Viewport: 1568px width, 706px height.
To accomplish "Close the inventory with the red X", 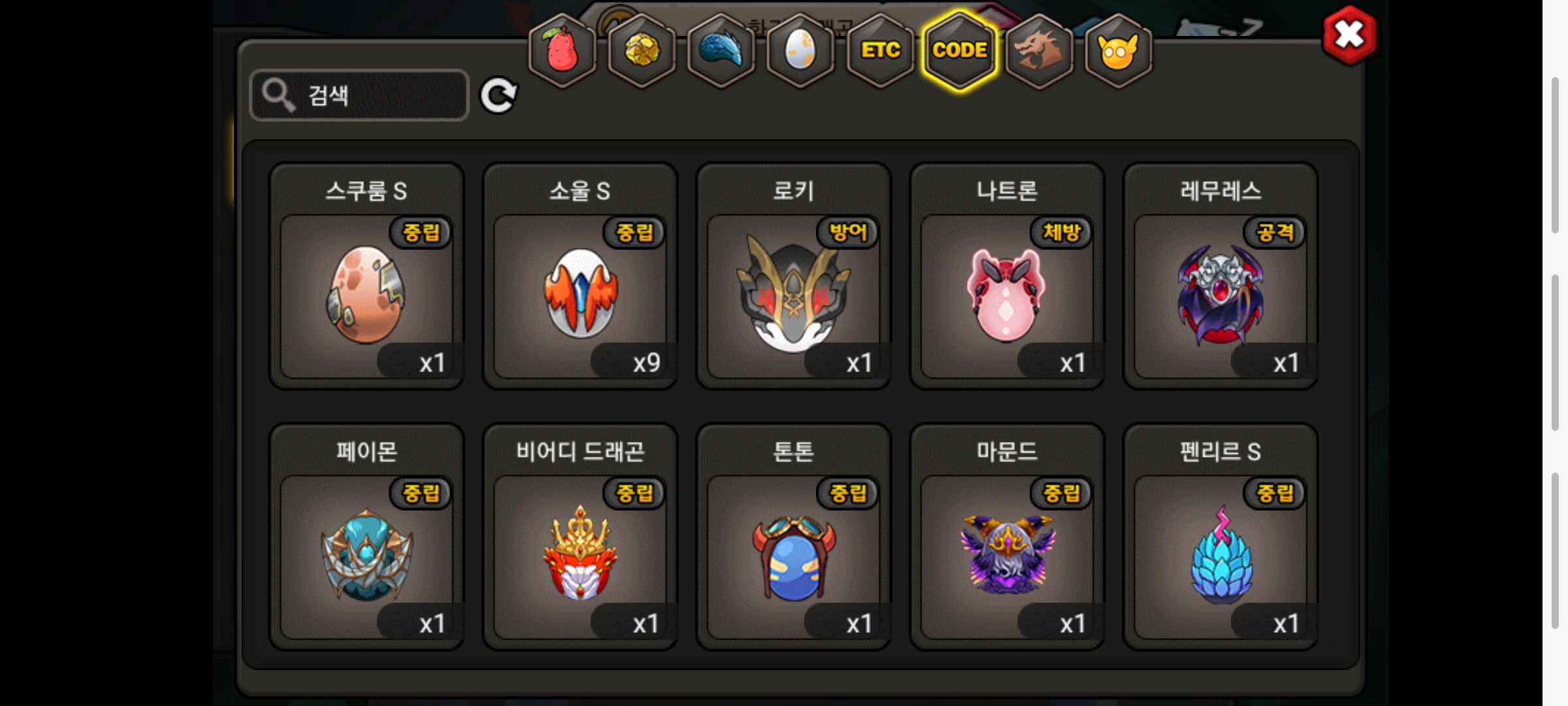I will 1349,35.
